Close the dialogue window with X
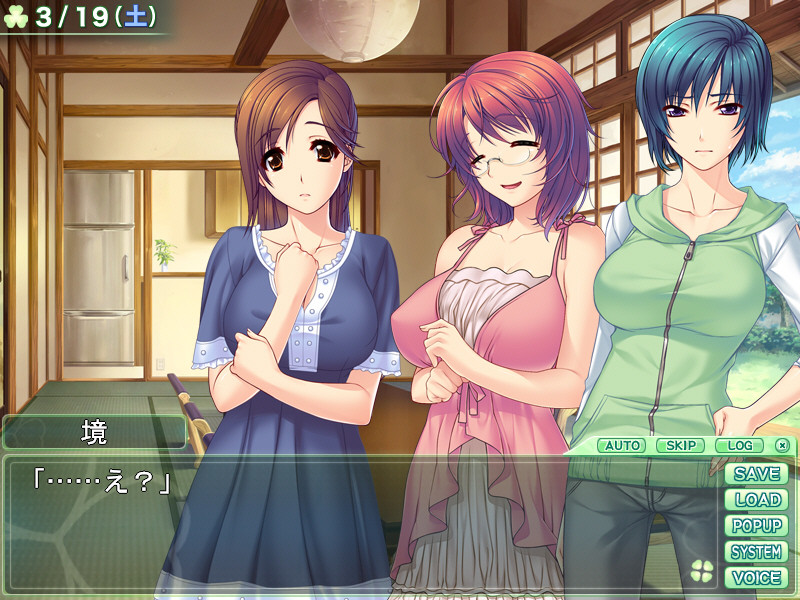This screenshot has height=600, width=800. click(x=782, y=445)
